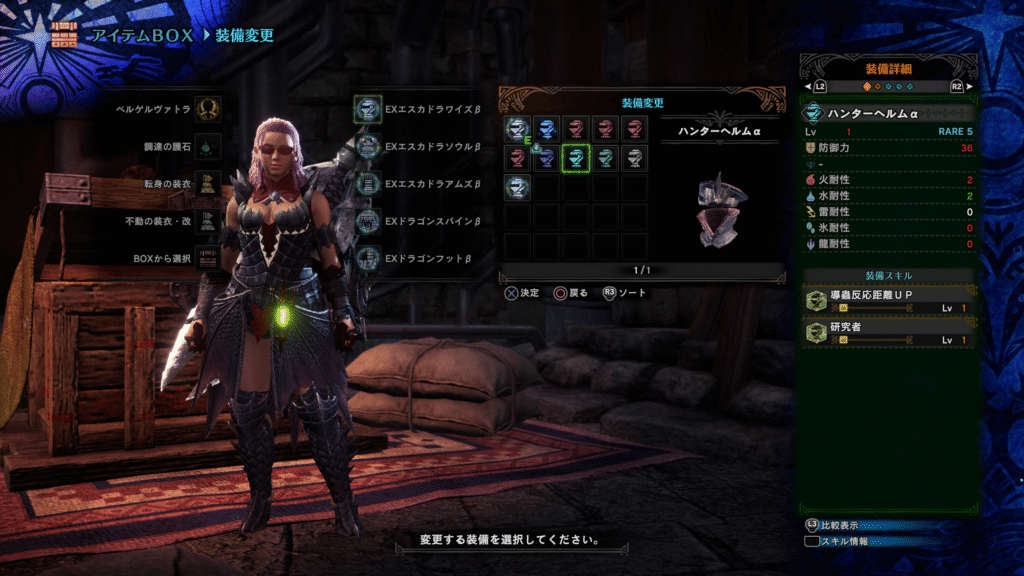Viewport: 1024px width, 576px height.
Task: Choose the white helm at the grid's right end
Action: tap(633, 157)
